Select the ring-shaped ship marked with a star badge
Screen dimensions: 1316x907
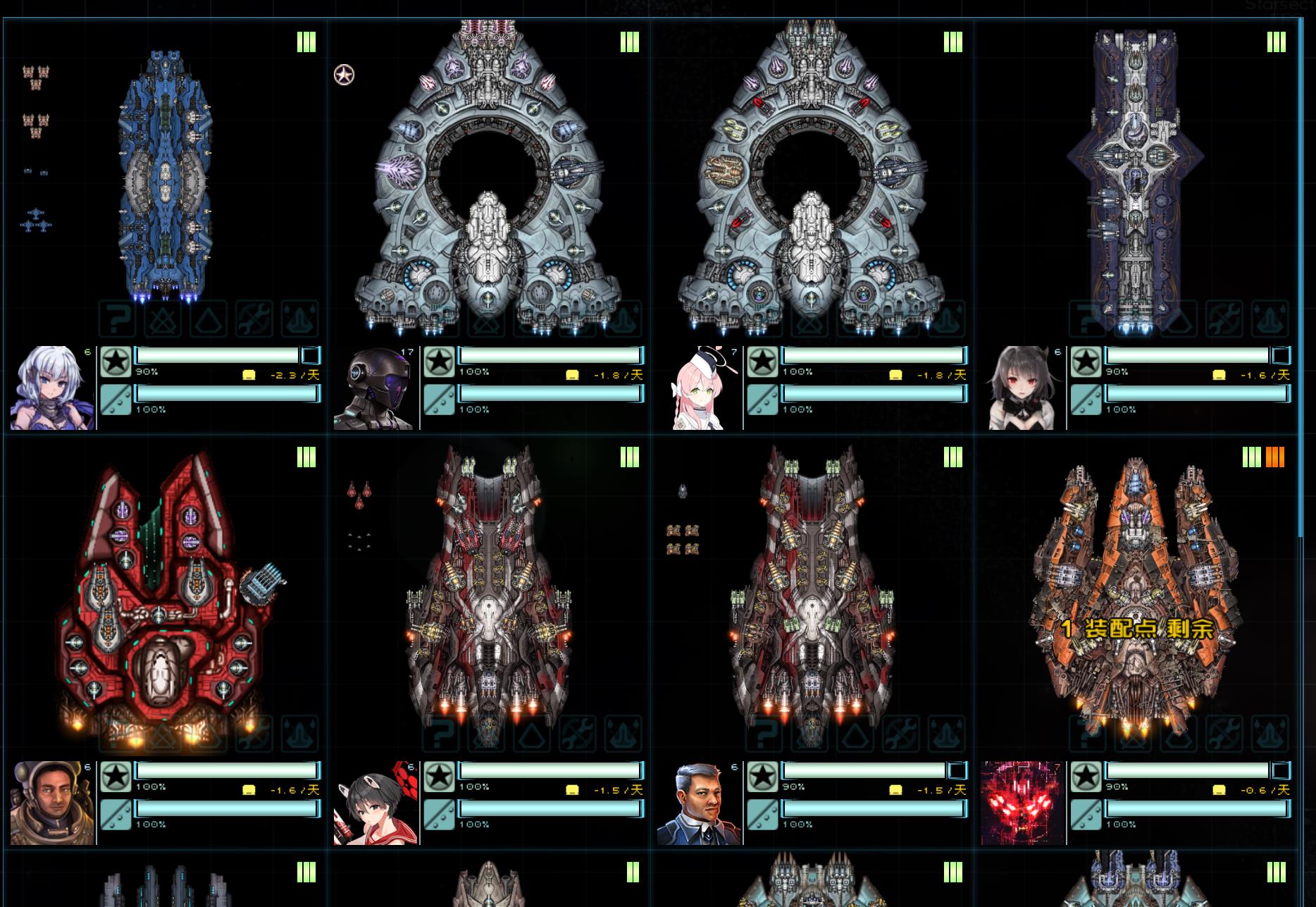coord(488,176)
